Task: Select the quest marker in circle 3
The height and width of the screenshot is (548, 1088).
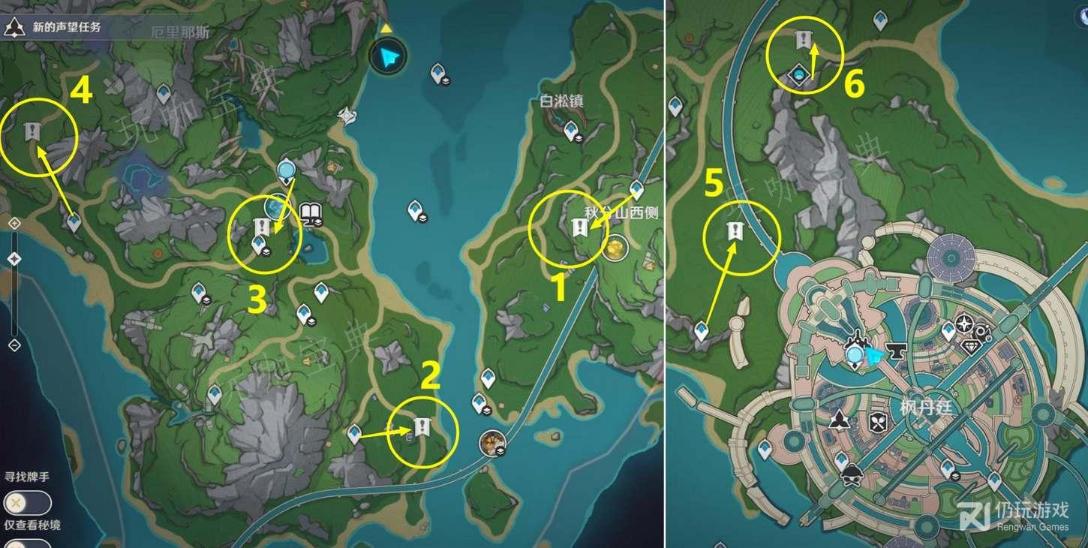Action: (263, 227)
